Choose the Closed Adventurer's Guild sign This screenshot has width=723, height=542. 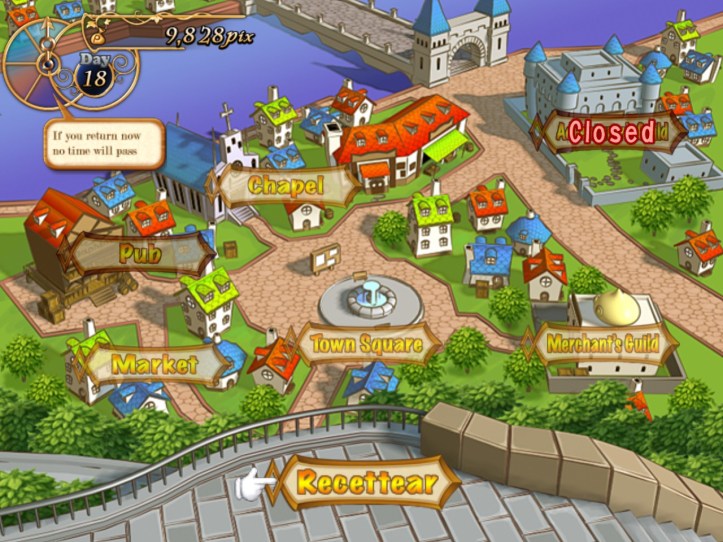(x=610, y=132)
